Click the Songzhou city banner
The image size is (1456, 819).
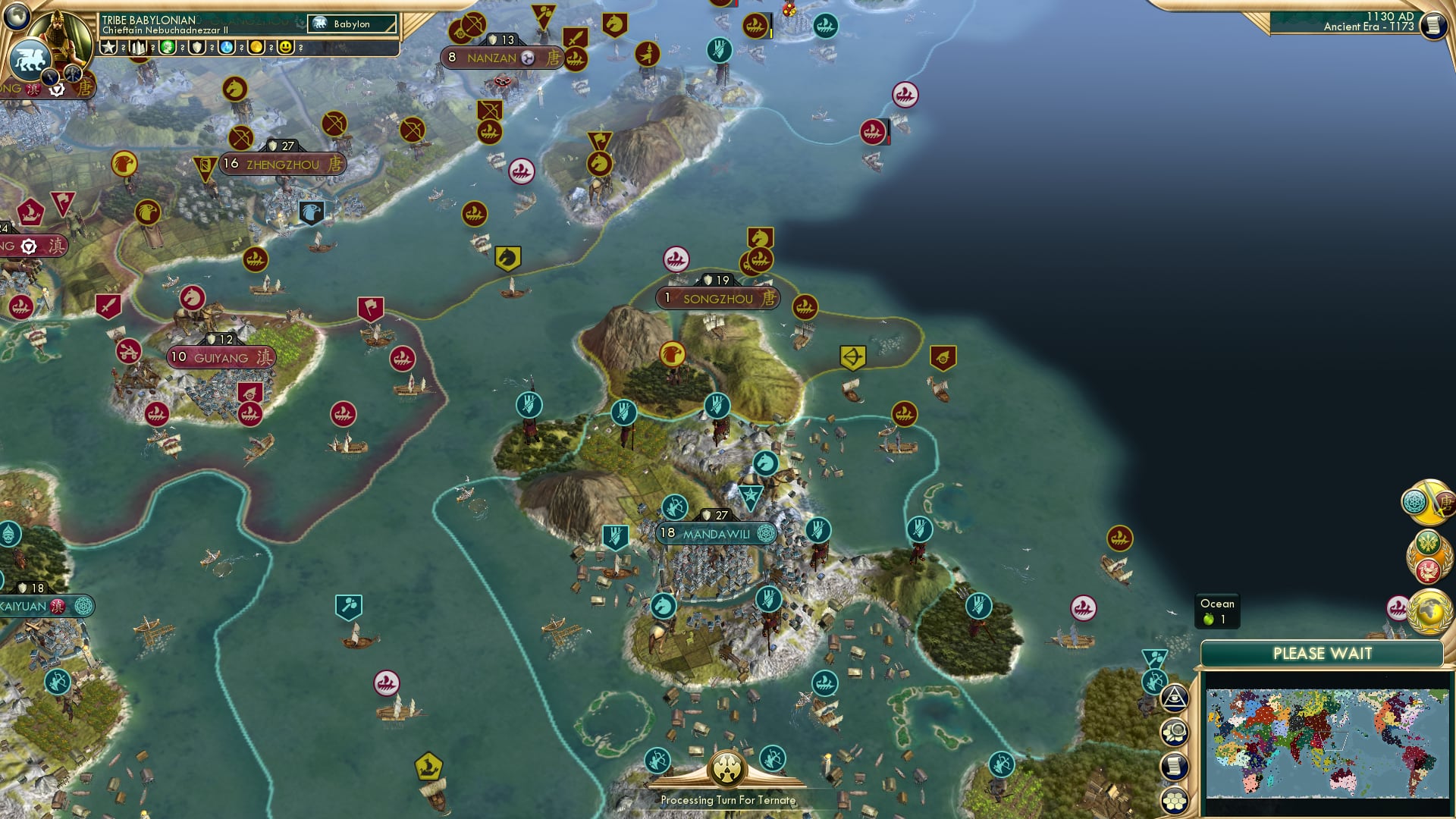pos(717,299)
